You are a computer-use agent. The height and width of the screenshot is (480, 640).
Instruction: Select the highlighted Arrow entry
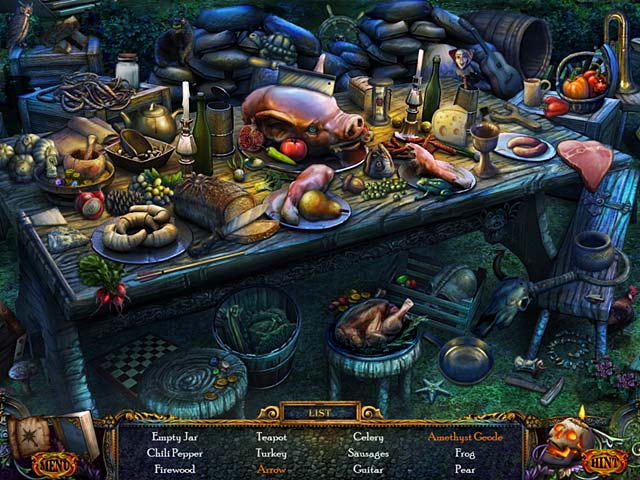pyautogui.click(x=270, y=468)
